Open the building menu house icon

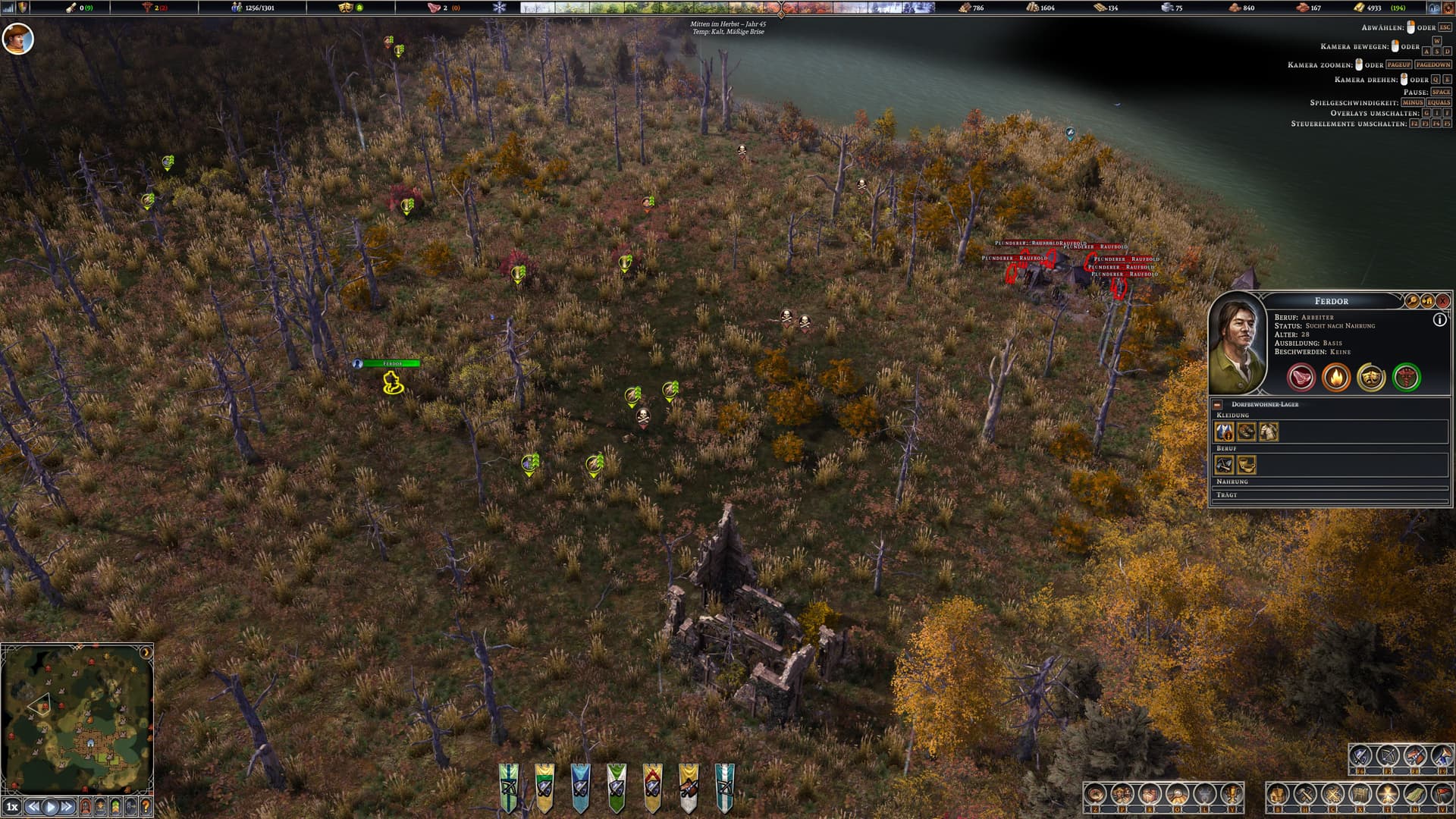click(x=1278, y=795)
